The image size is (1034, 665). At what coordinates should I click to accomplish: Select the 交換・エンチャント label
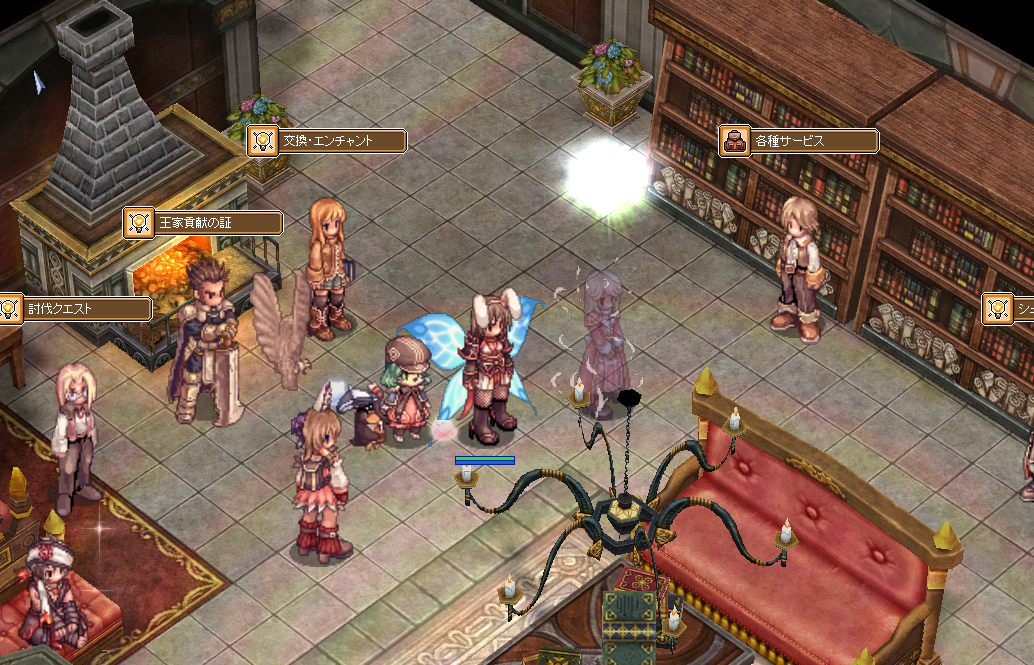[x=327, y=141]
